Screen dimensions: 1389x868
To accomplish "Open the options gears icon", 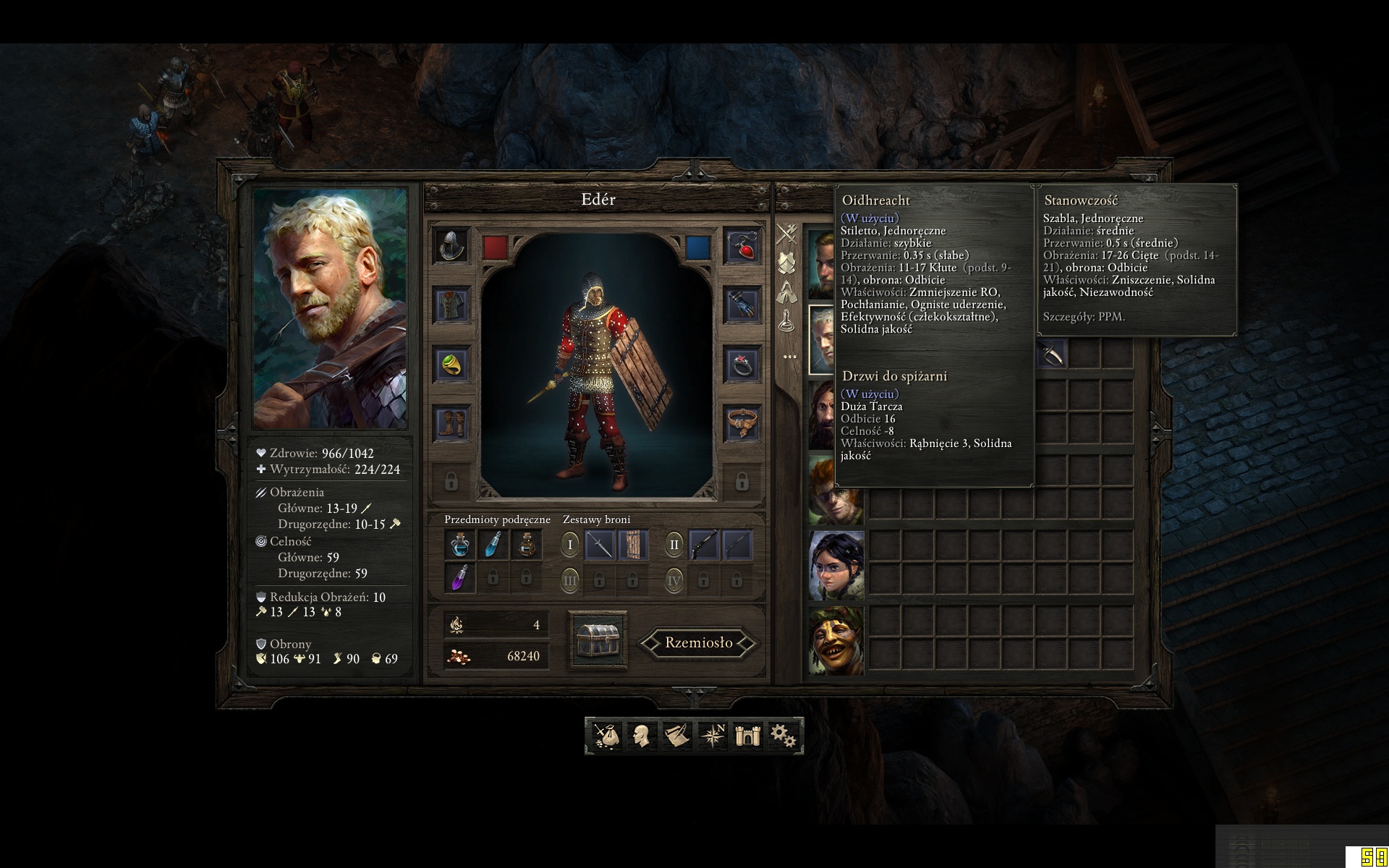I will pos(782,735).
